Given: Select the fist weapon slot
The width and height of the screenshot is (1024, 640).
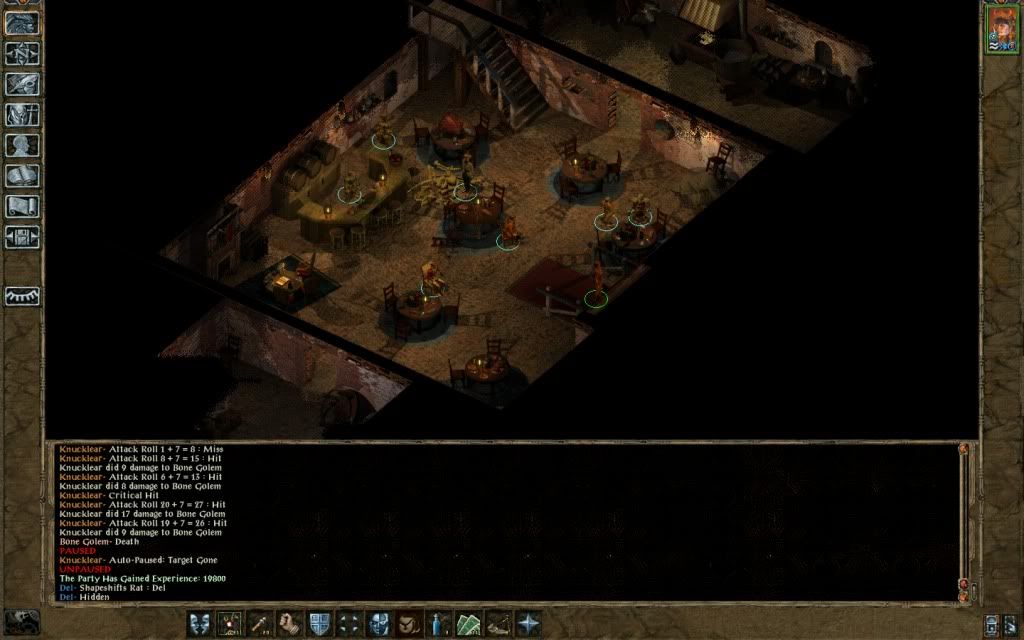Looking at the screenshot, I should tap(290, 623).
